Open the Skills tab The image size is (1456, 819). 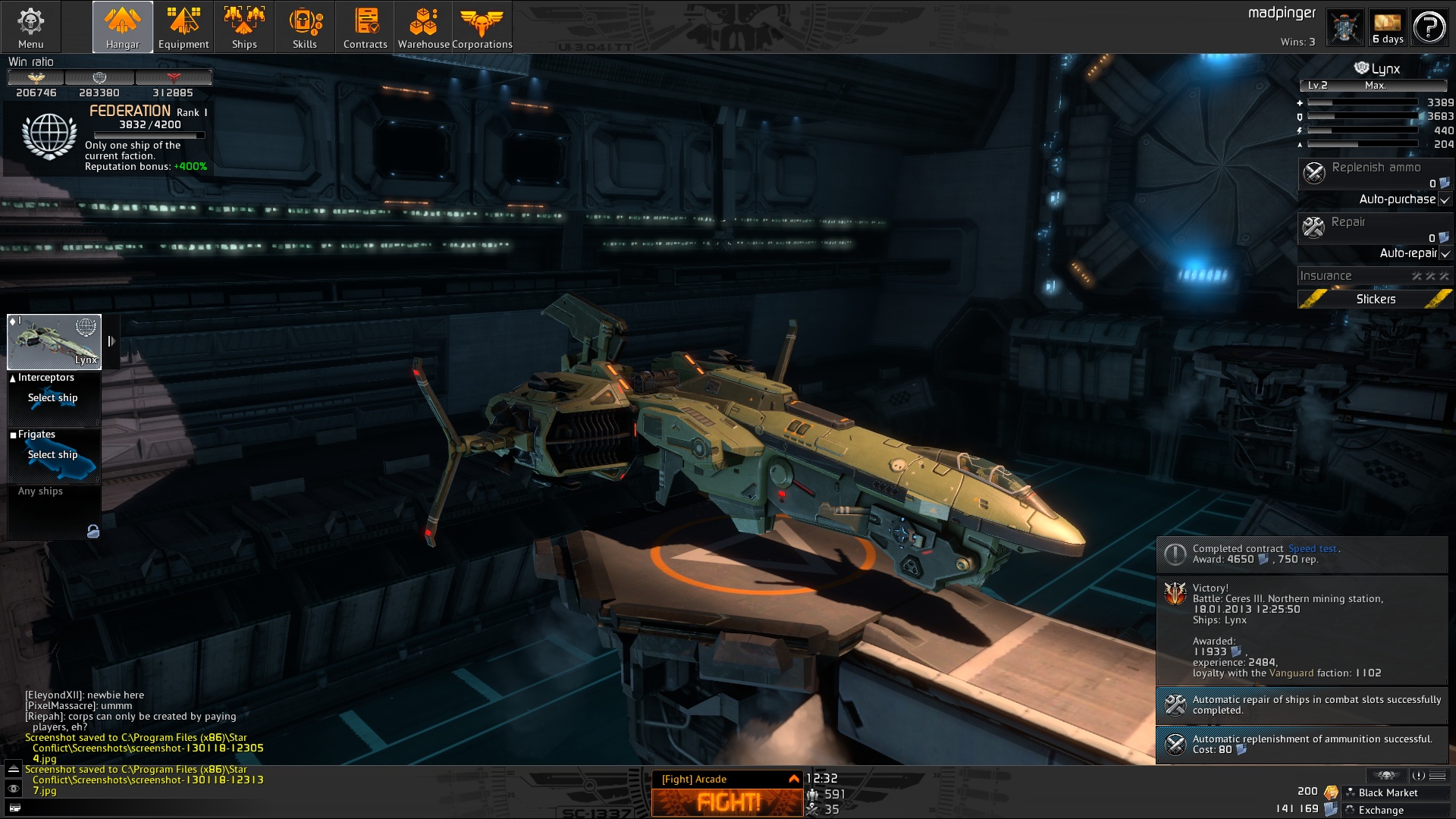tap(305, 27)
